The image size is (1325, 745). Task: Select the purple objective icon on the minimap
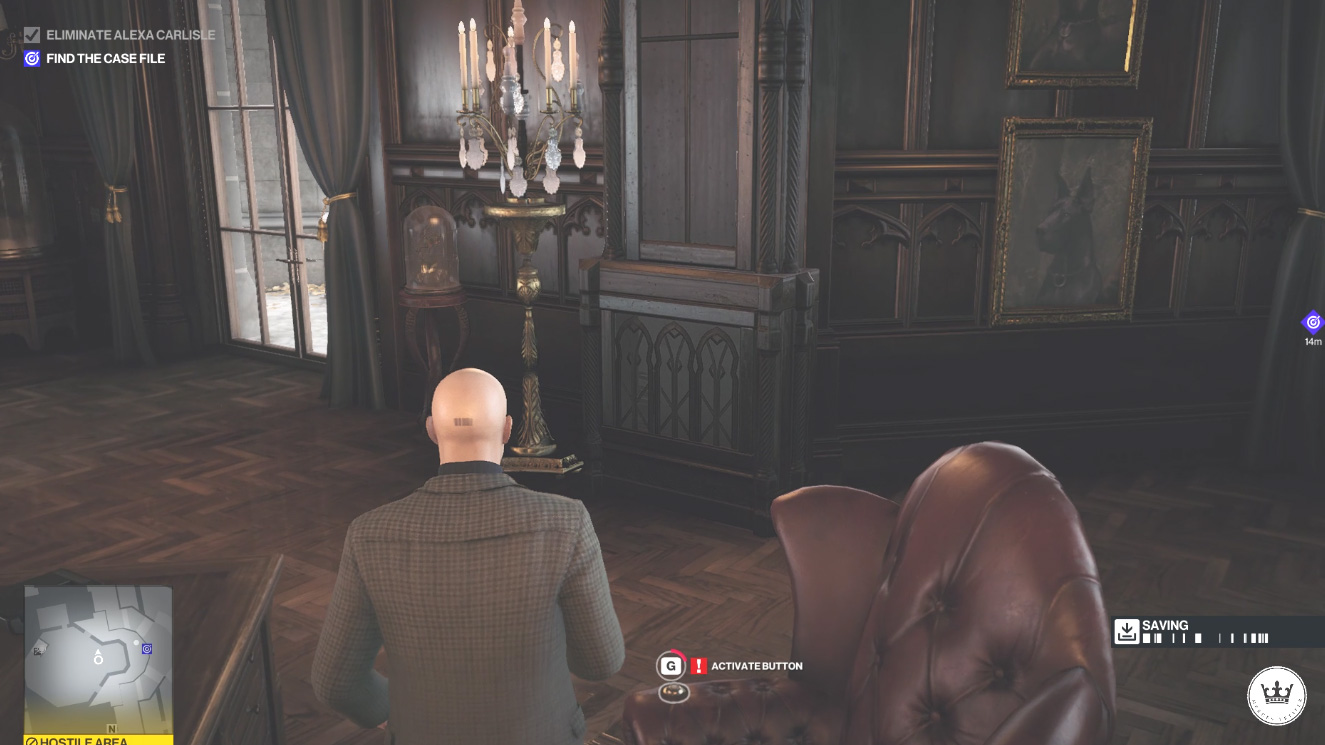point(145,649)
